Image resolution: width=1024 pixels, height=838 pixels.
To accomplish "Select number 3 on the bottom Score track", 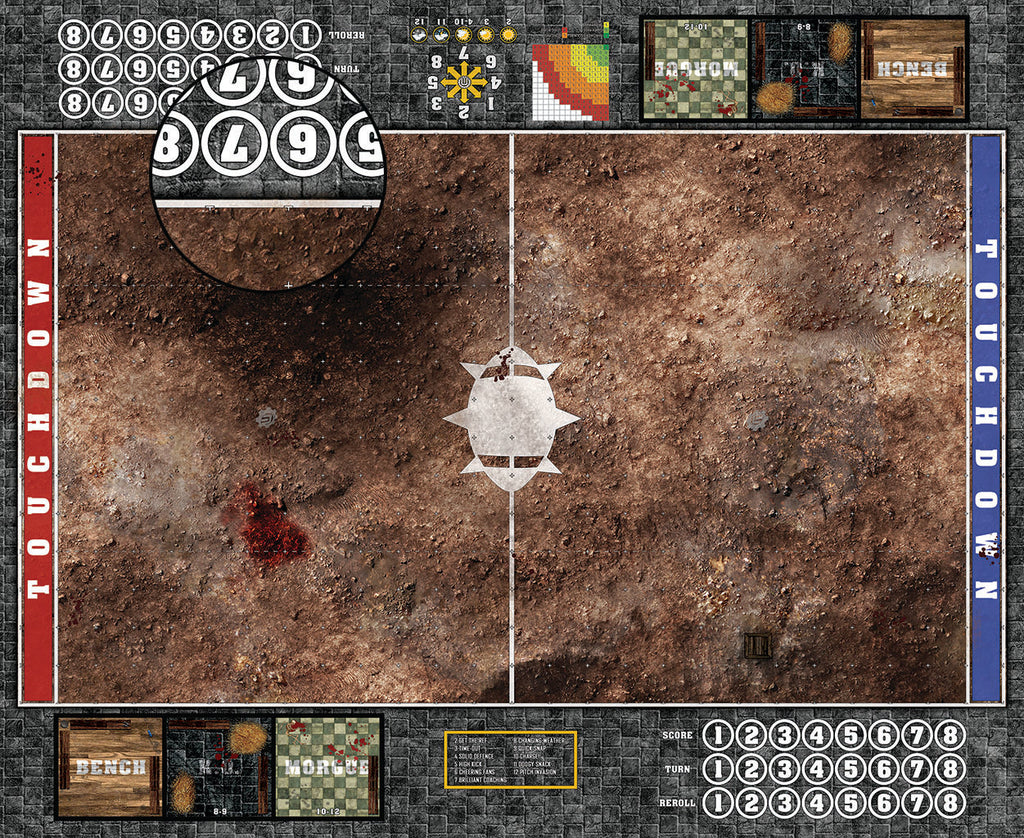I will click(785, 736).
